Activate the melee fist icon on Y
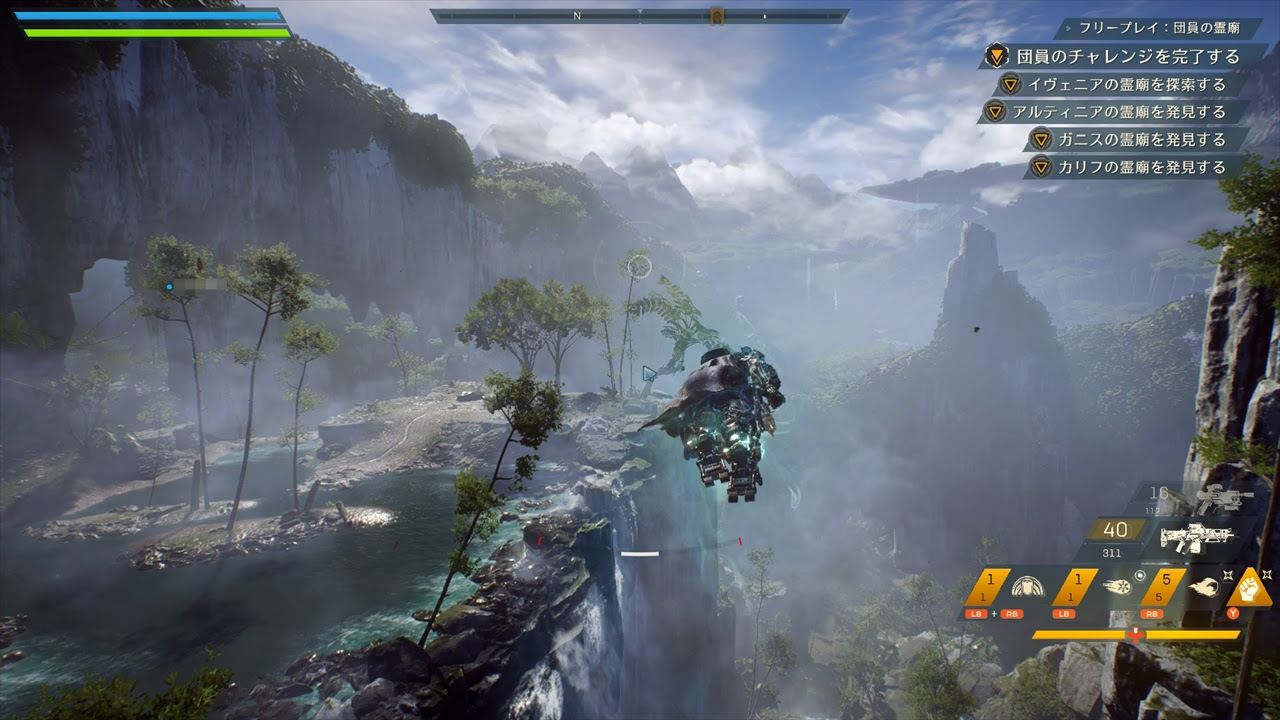The height and width of the screenshot is (720, 1280). point(1252,588)
